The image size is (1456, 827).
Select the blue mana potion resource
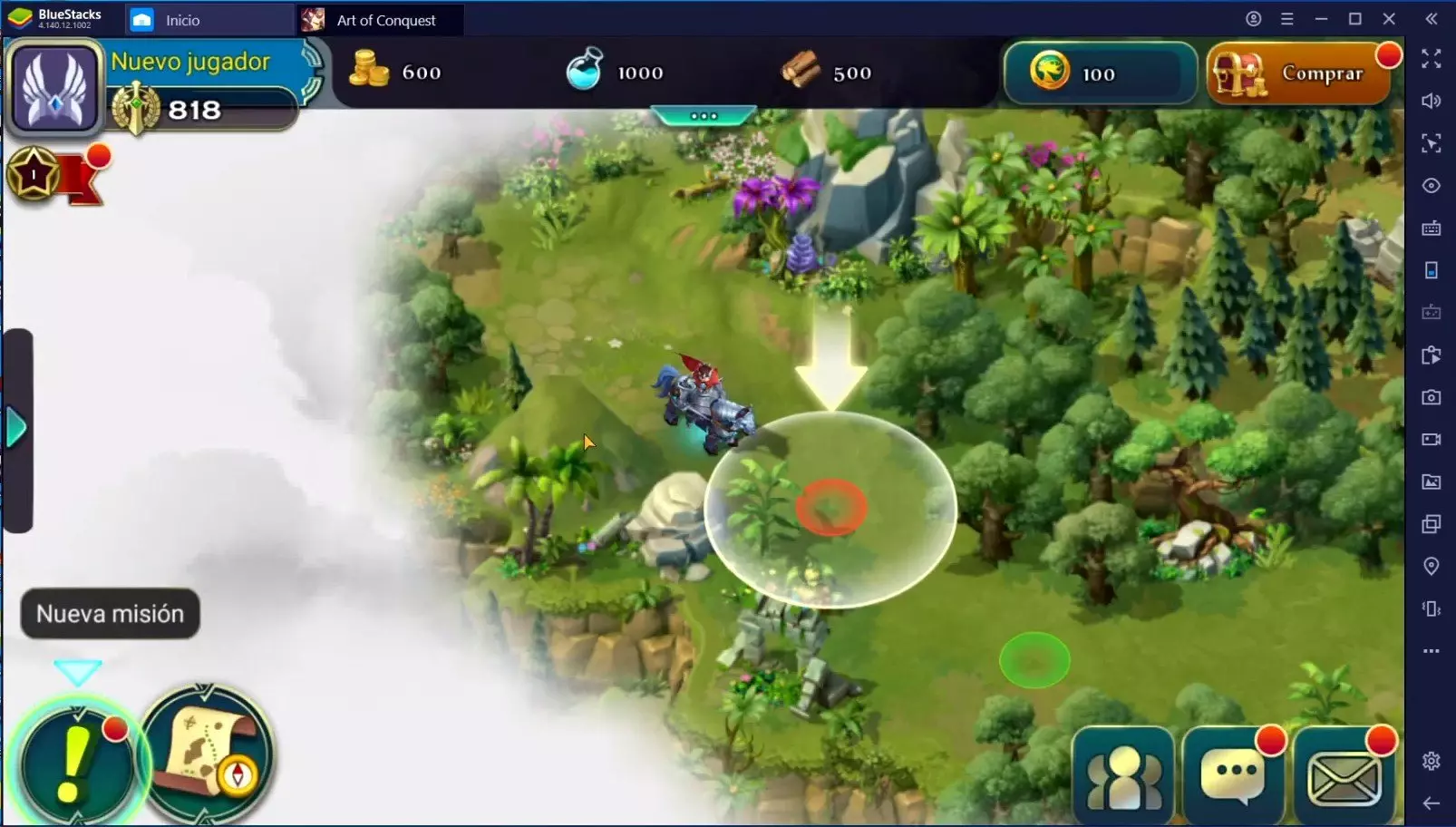(x=615, y=72)
